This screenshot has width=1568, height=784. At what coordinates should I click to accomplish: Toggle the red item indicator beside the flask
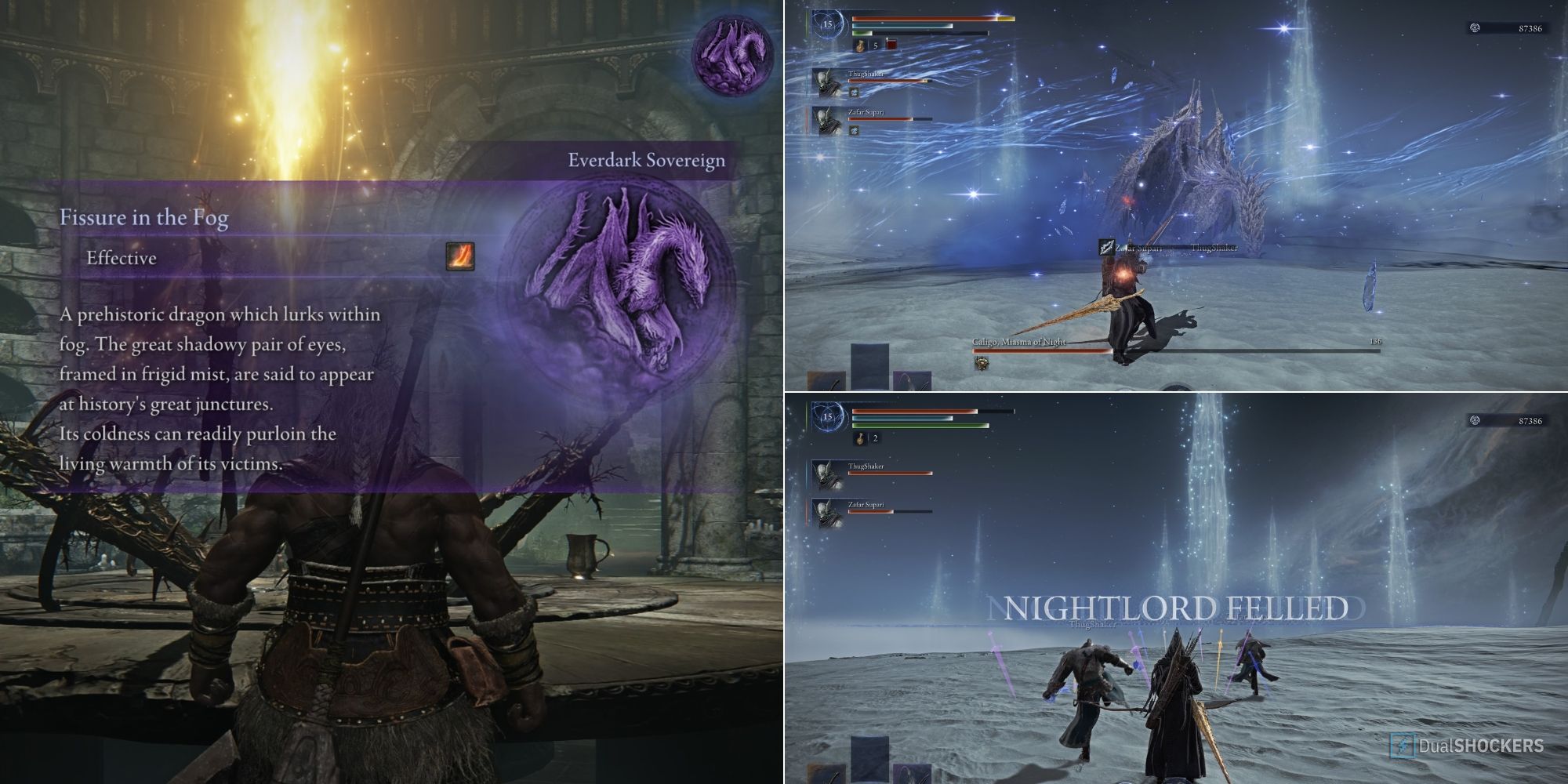pyautogui.click(x=889, y=43)
